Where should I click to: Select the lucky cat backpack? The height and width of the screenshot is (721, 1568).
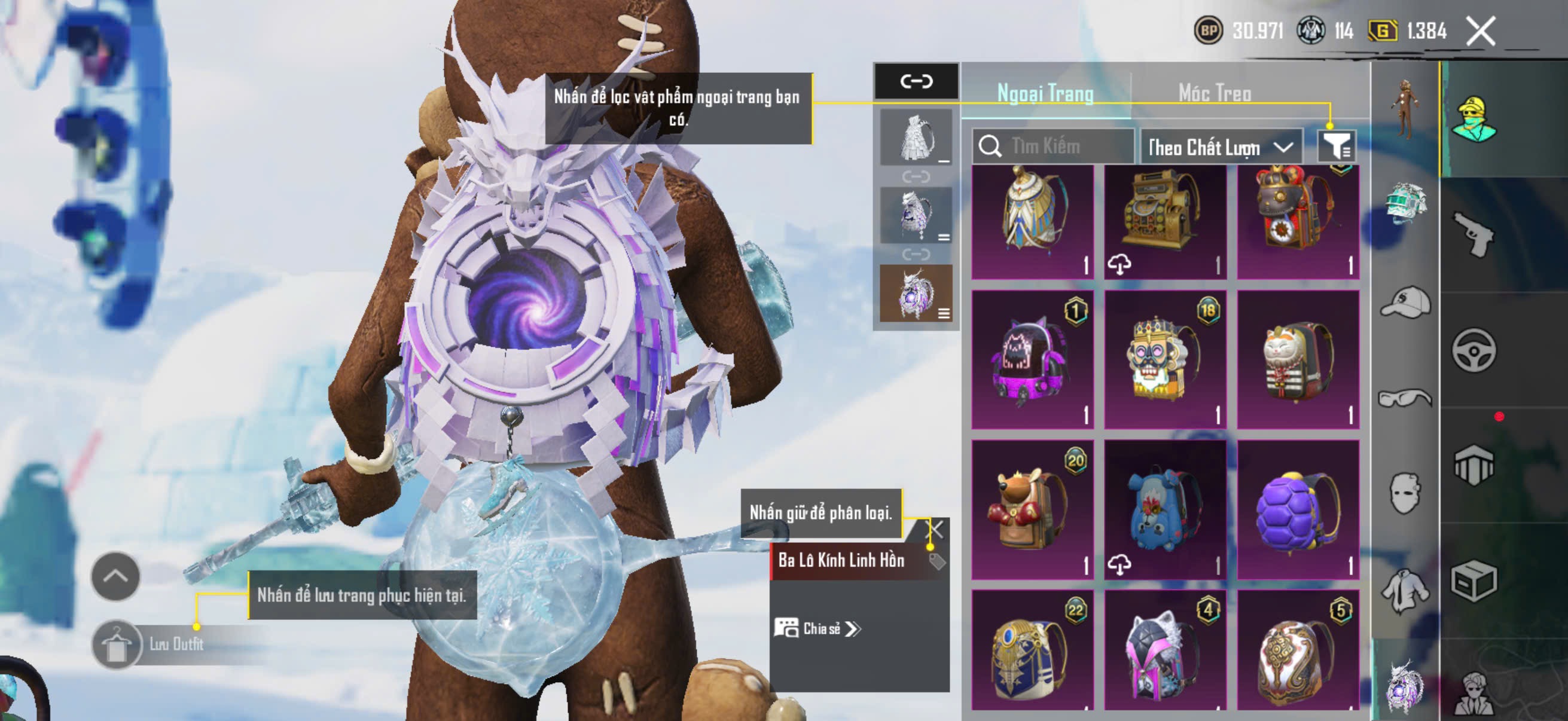pos(1298,360)
